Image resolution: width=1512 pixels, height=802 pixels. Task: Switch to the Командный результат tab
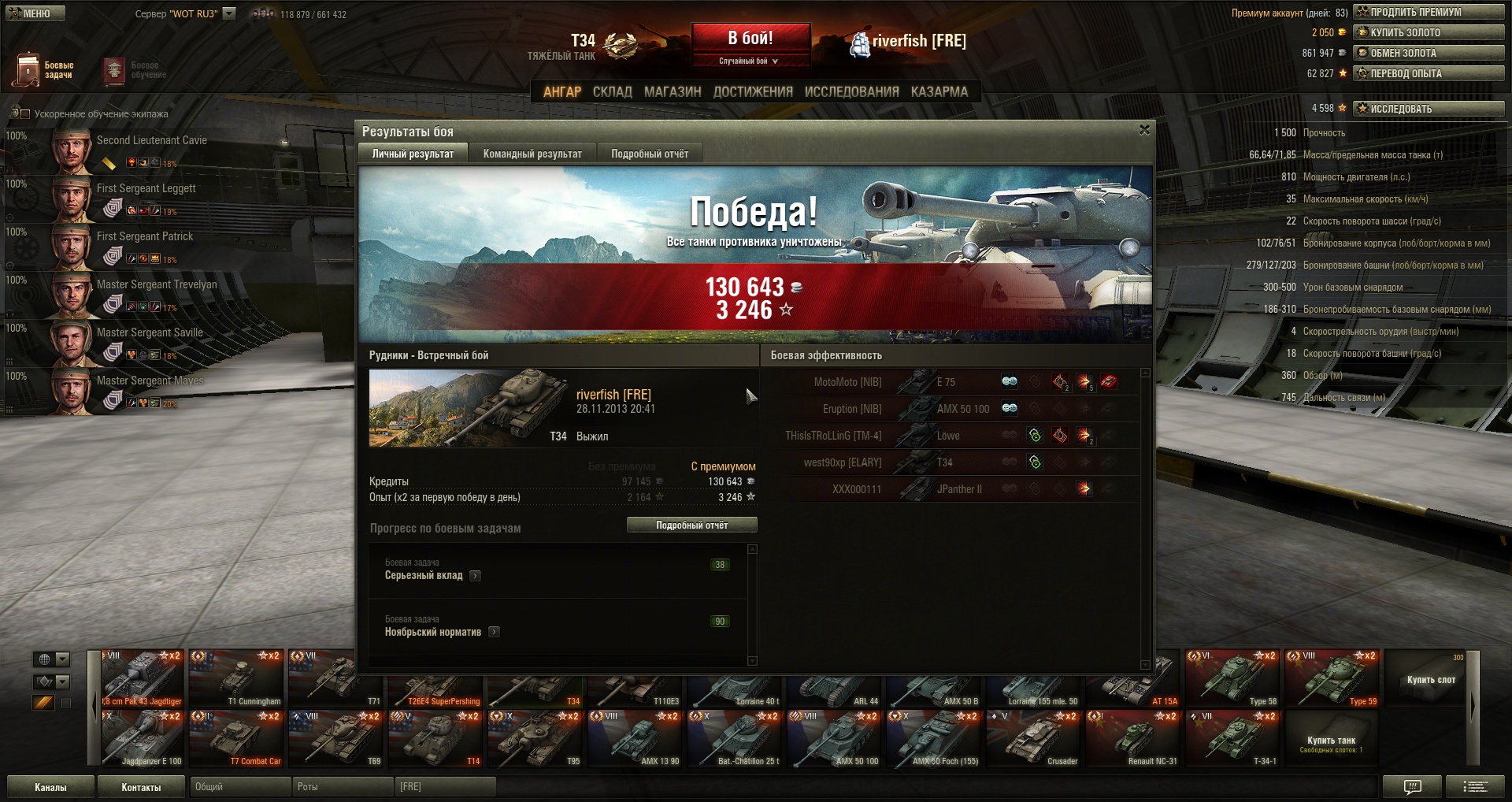pyautogui.click(x=532, y=154)
